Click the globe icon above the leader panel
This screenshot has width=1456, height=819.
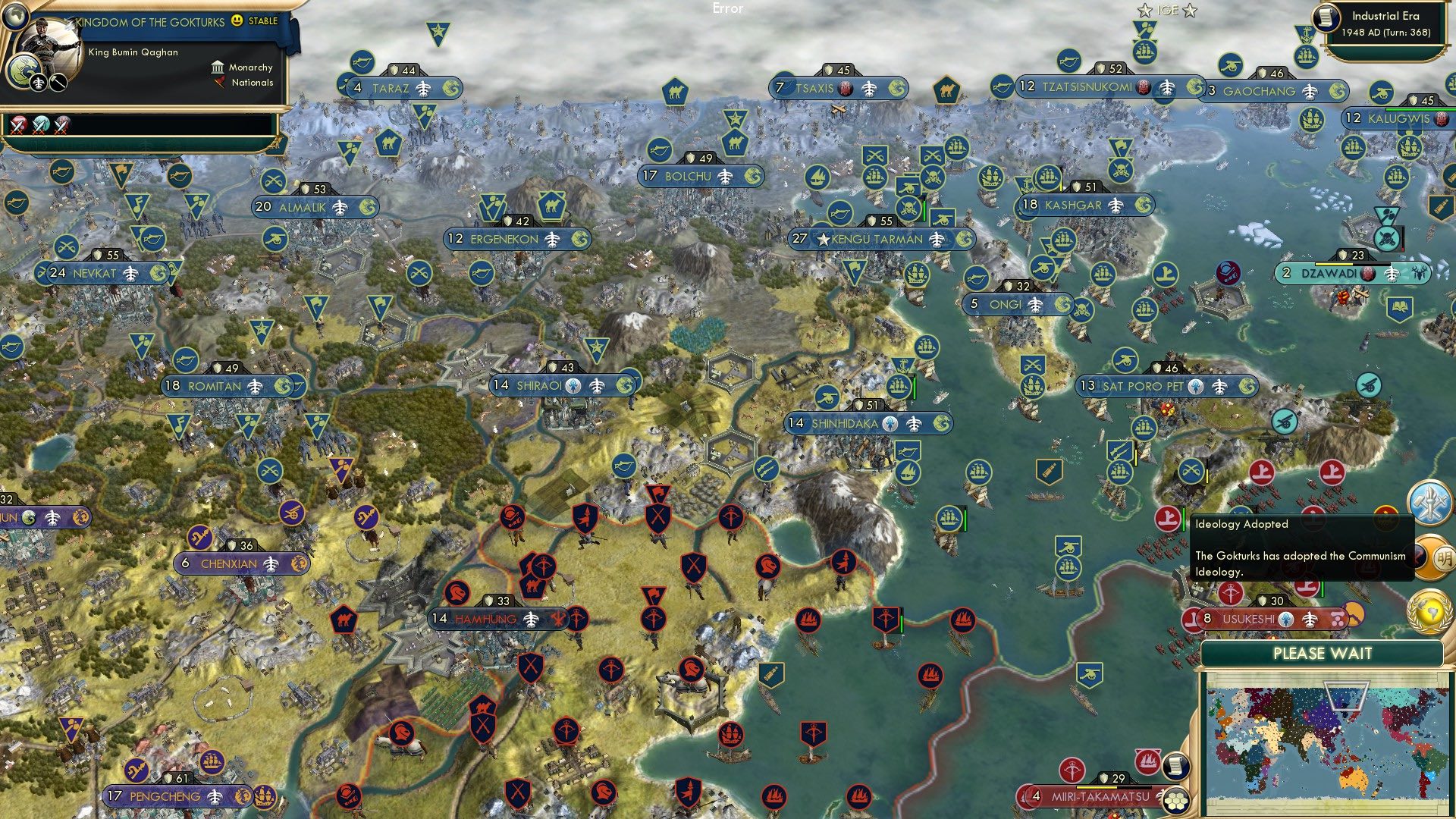coord(16,16)
